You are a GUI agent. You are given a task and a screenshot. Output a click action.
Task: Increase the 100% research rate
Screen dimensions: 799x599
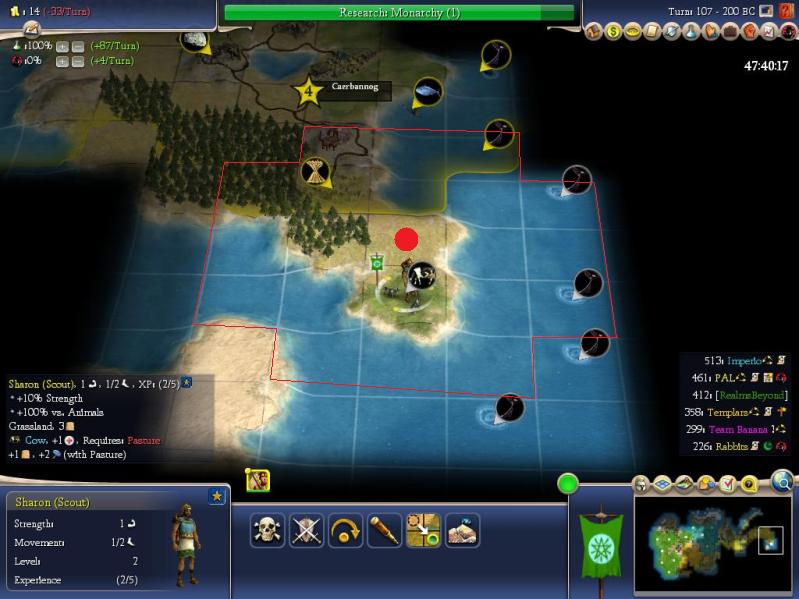61,47
